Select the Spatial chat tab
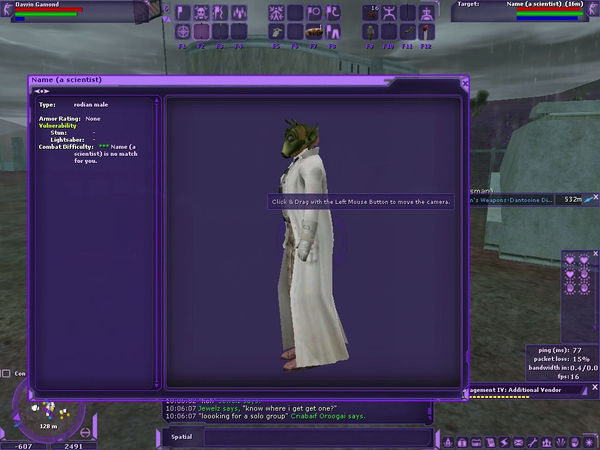Viewport: 600px width, 450px height. (181, 437)
